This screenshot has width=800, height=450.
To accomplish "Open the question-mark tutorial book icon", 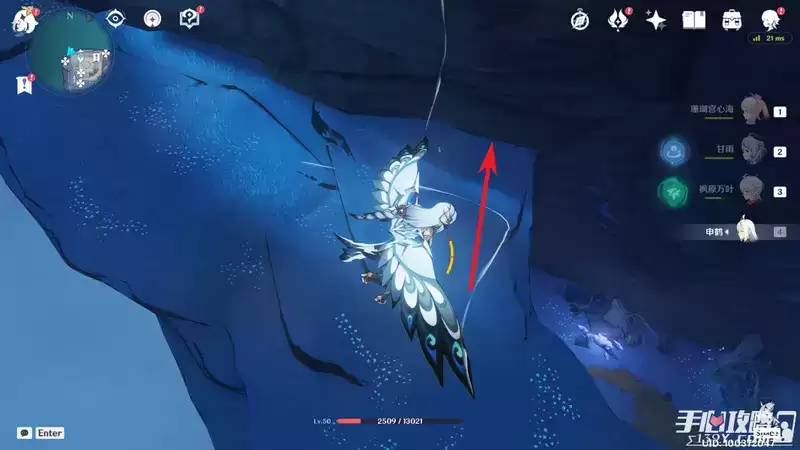I will [x=188, y=19].
